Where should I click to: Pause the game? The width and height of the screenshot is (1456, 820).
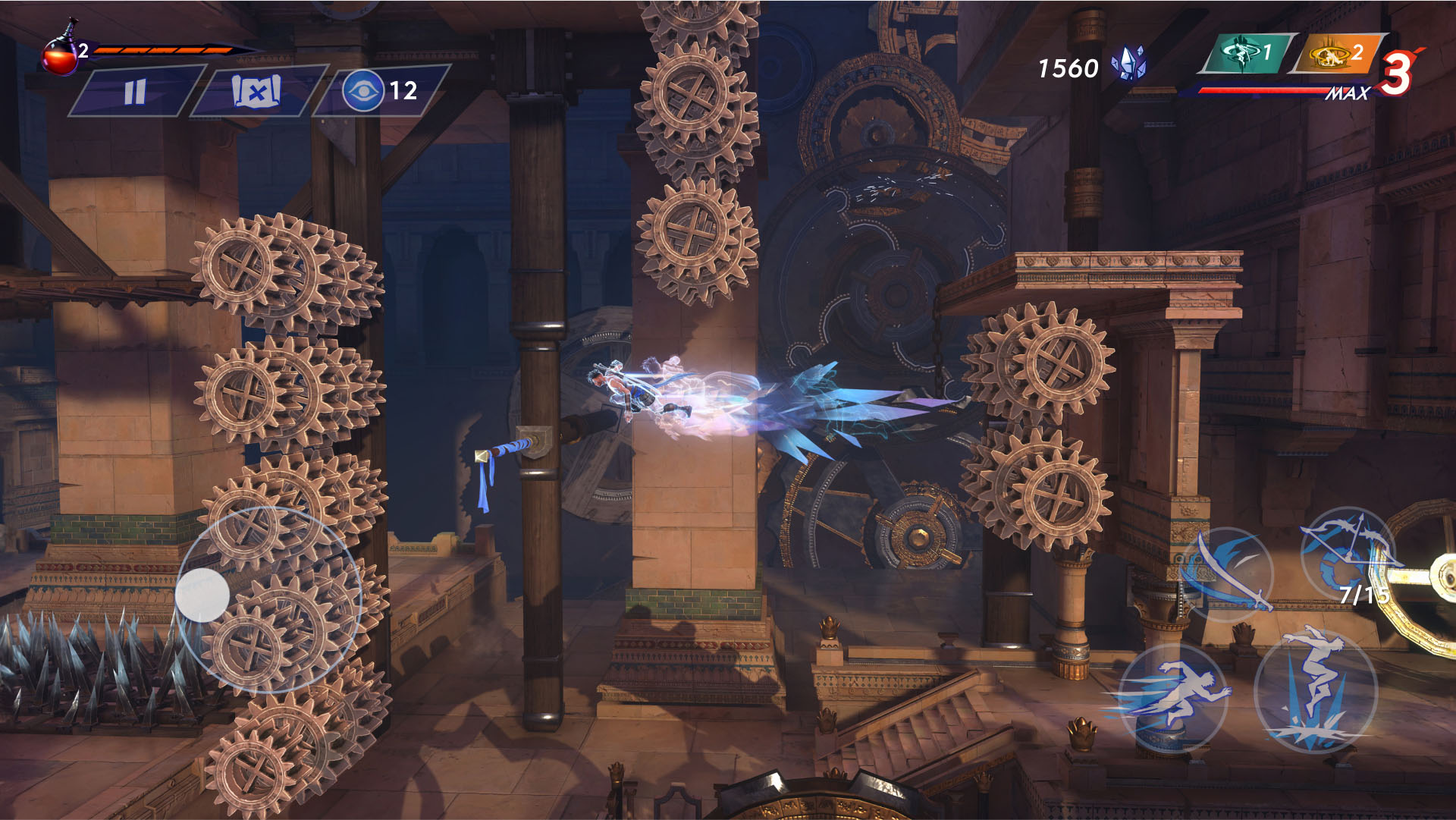tap(135, 92)
